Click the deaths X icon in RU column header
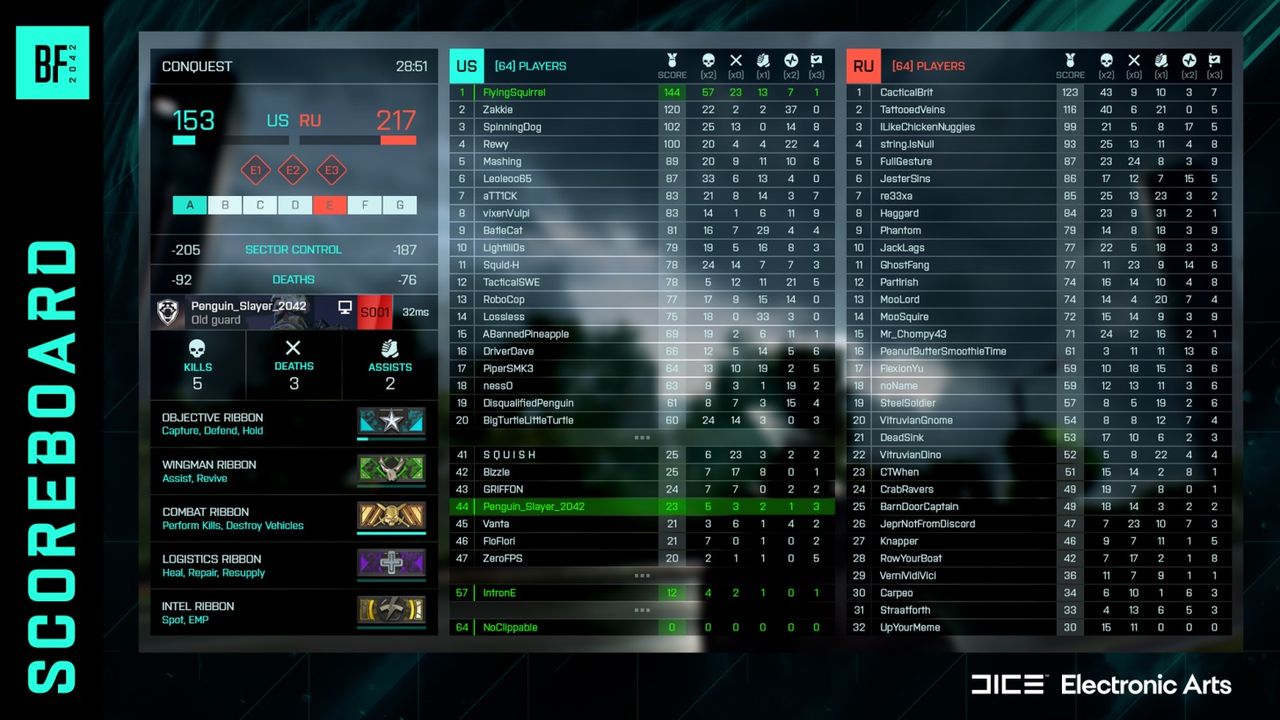 click(x=1135, y=59)
